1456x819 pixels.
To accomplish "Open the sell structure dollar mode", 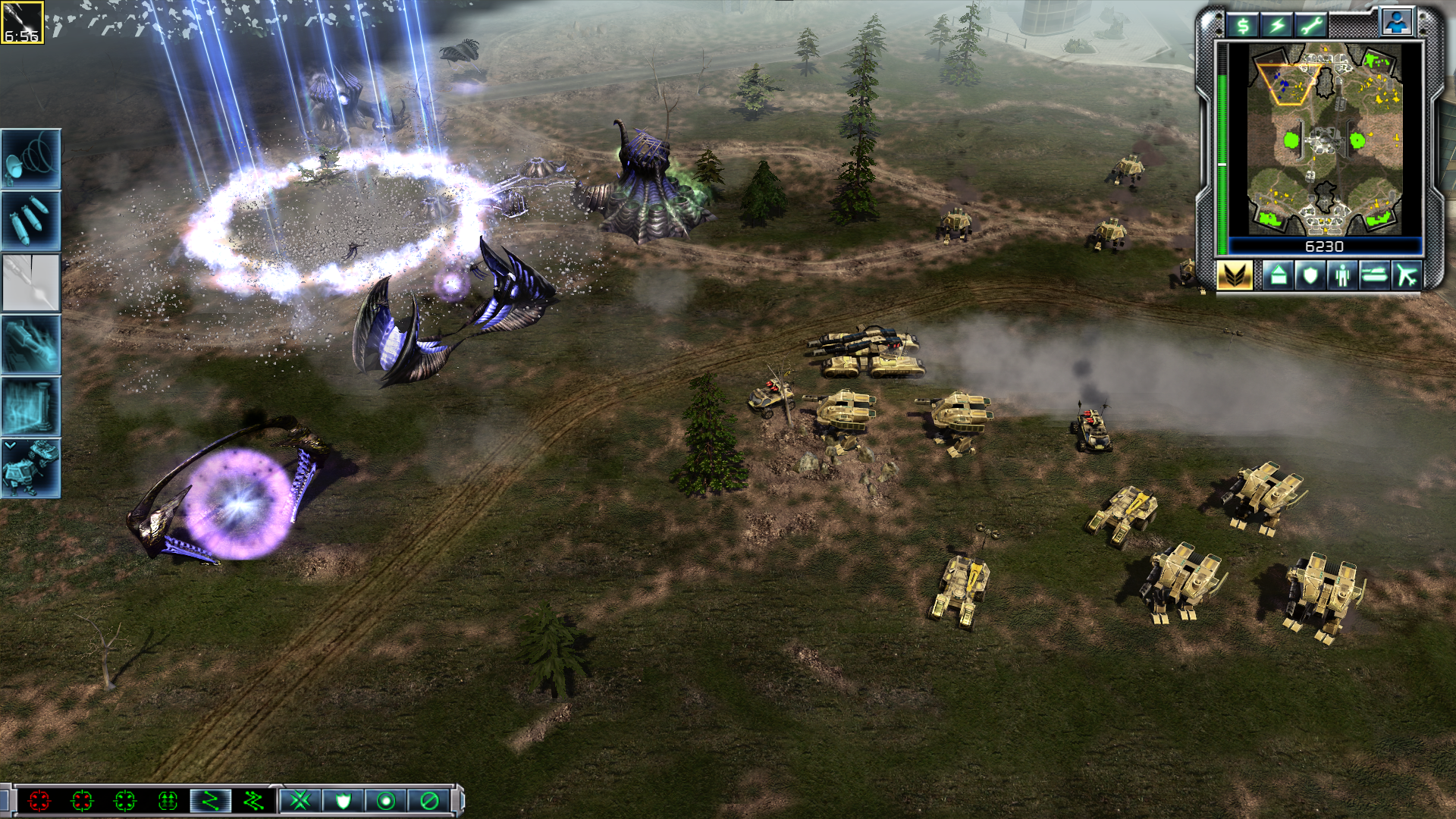I will [1243, 26].
